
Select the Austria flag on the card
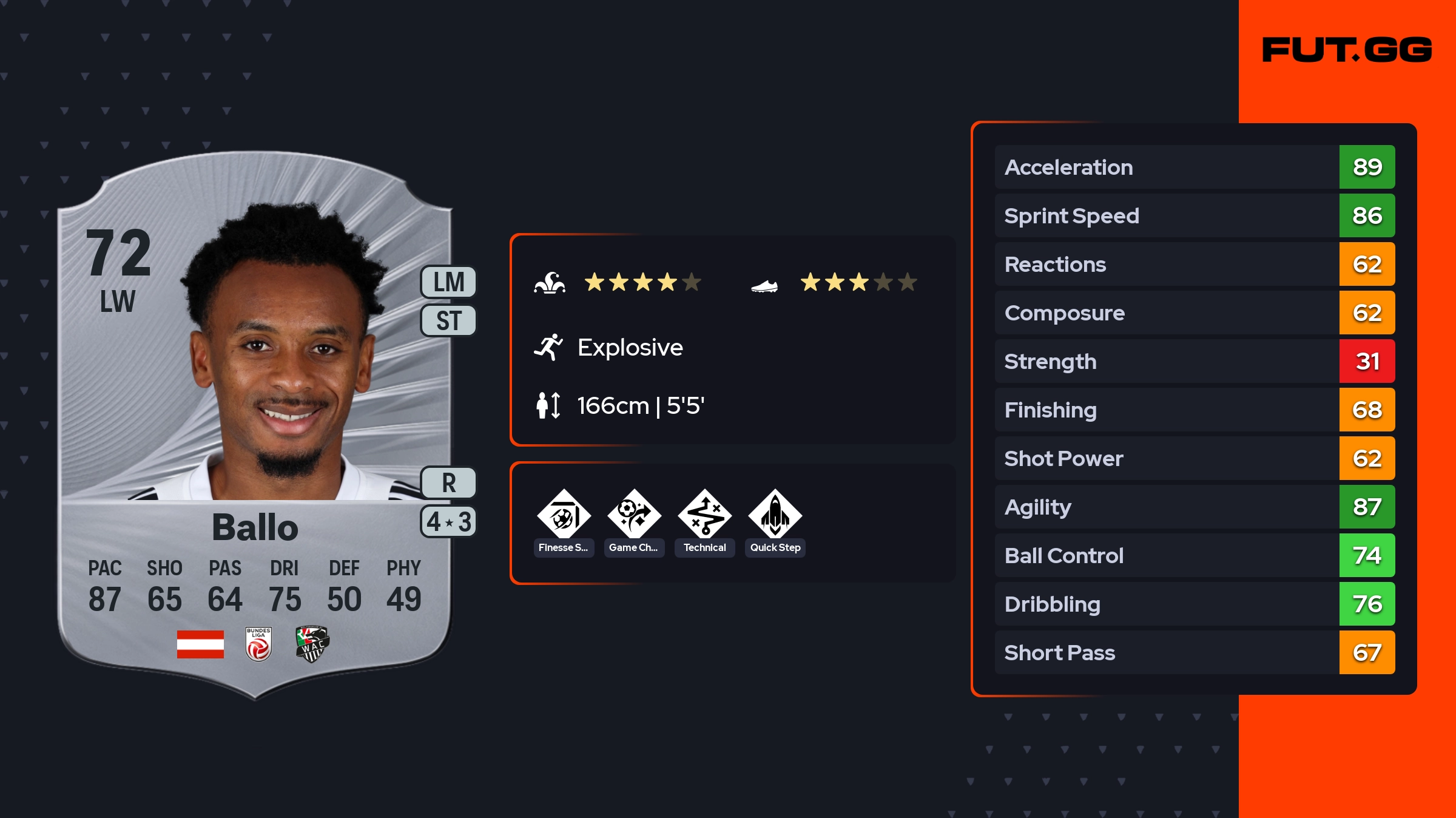pos(200,644)
